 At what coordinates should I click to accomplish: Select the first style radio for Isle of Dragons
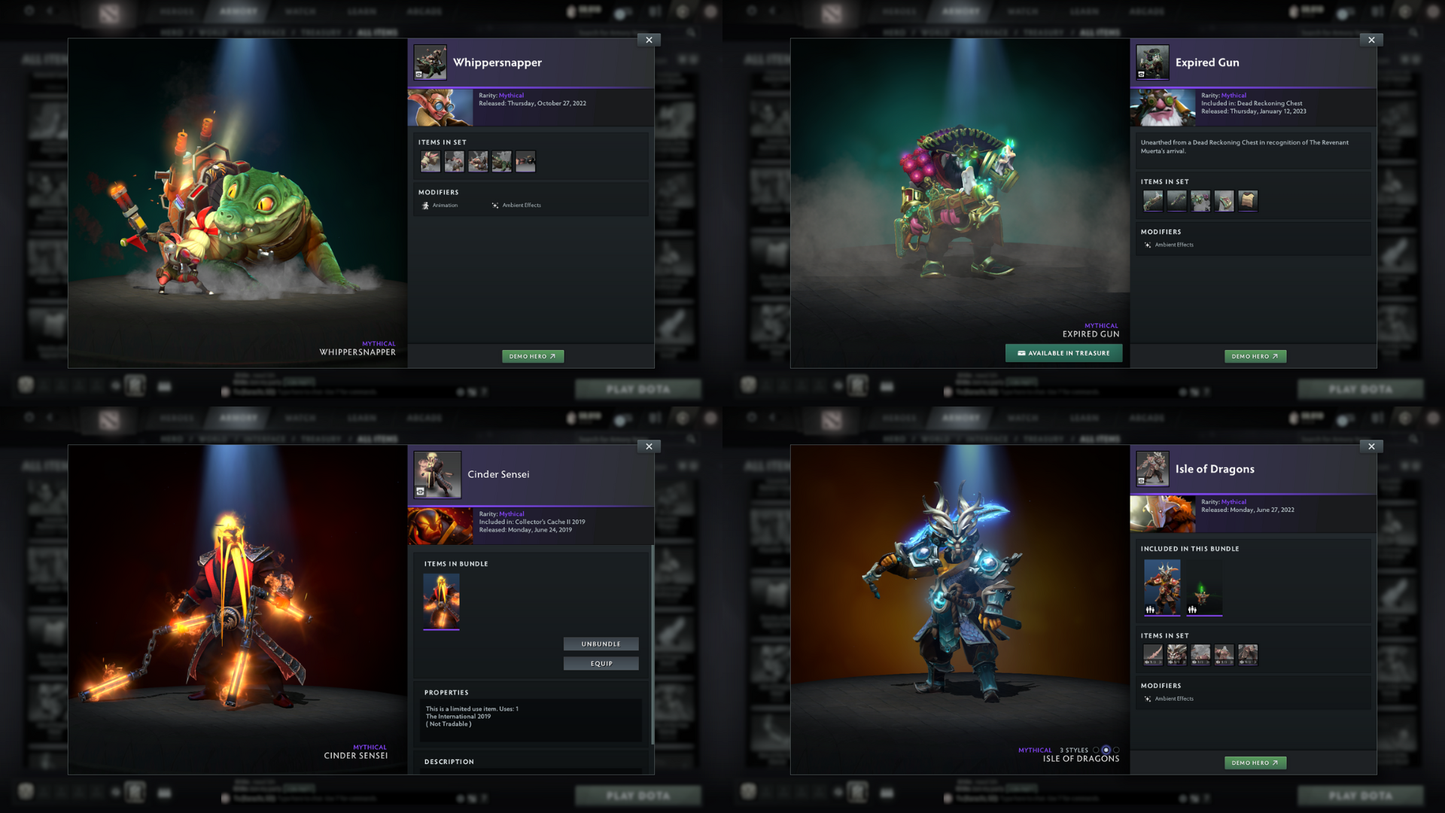pos(1096,750)
